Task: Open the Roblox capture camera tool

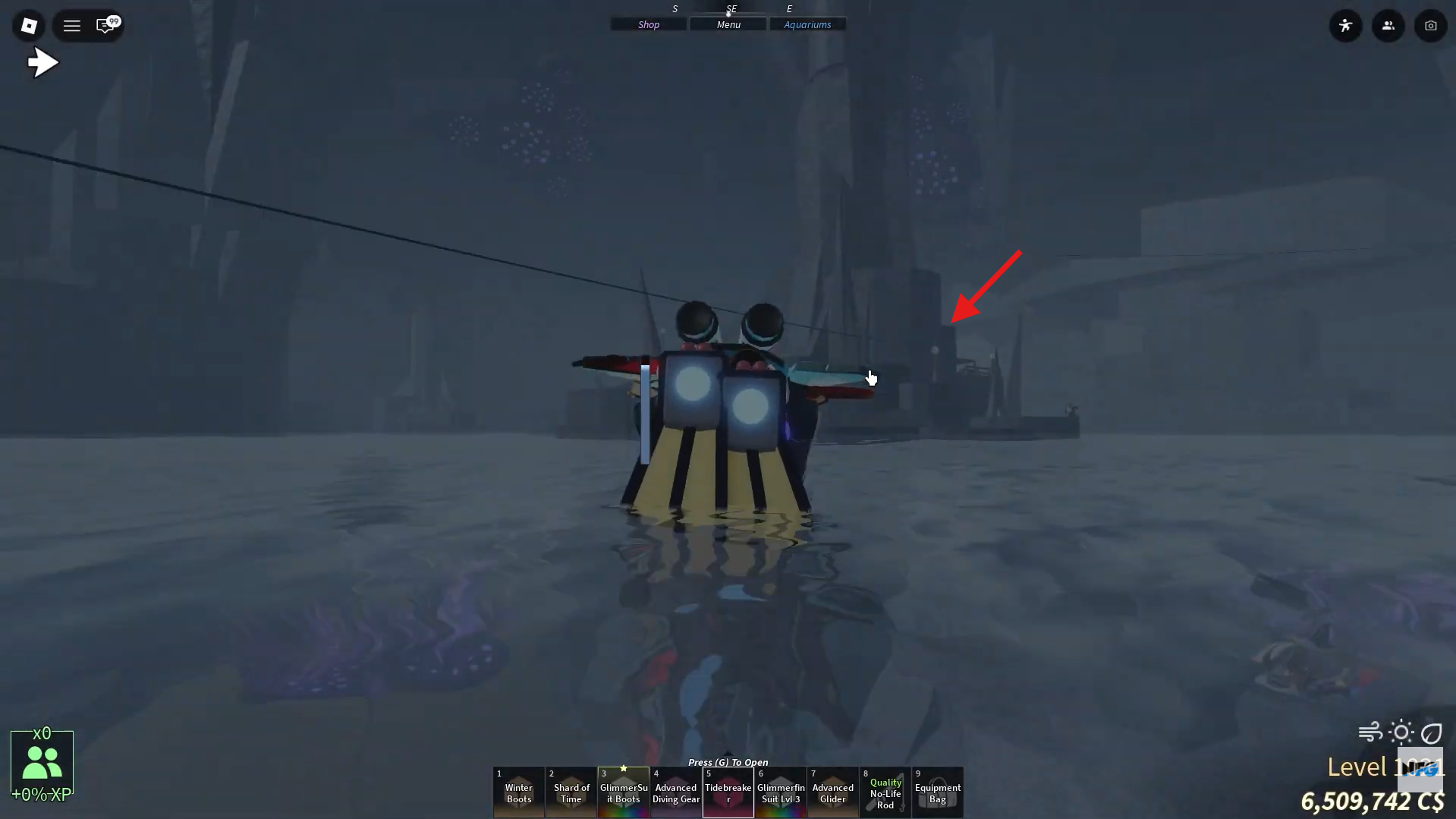Action: pos(1430,25)
